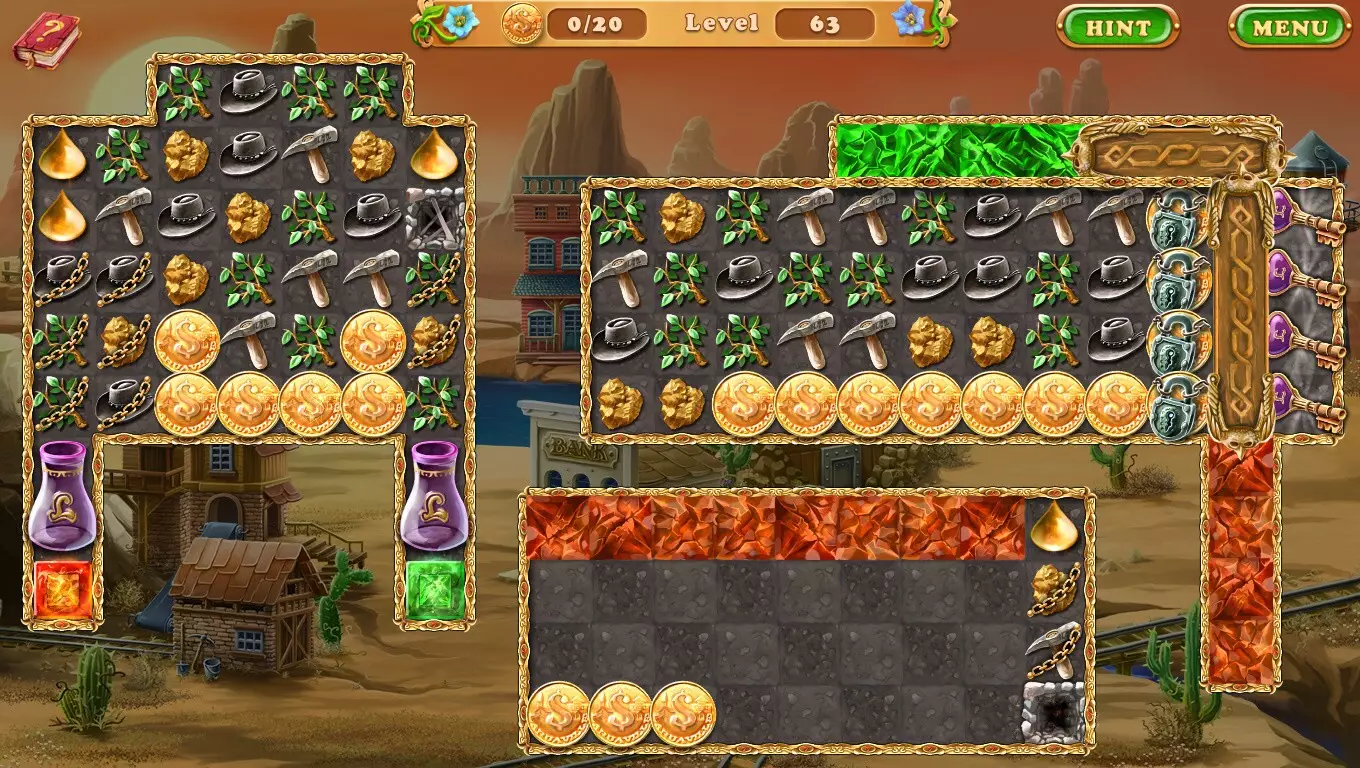Open the red help book
The height and width of the screenshot is (768, 1360).
coord(45,40)
